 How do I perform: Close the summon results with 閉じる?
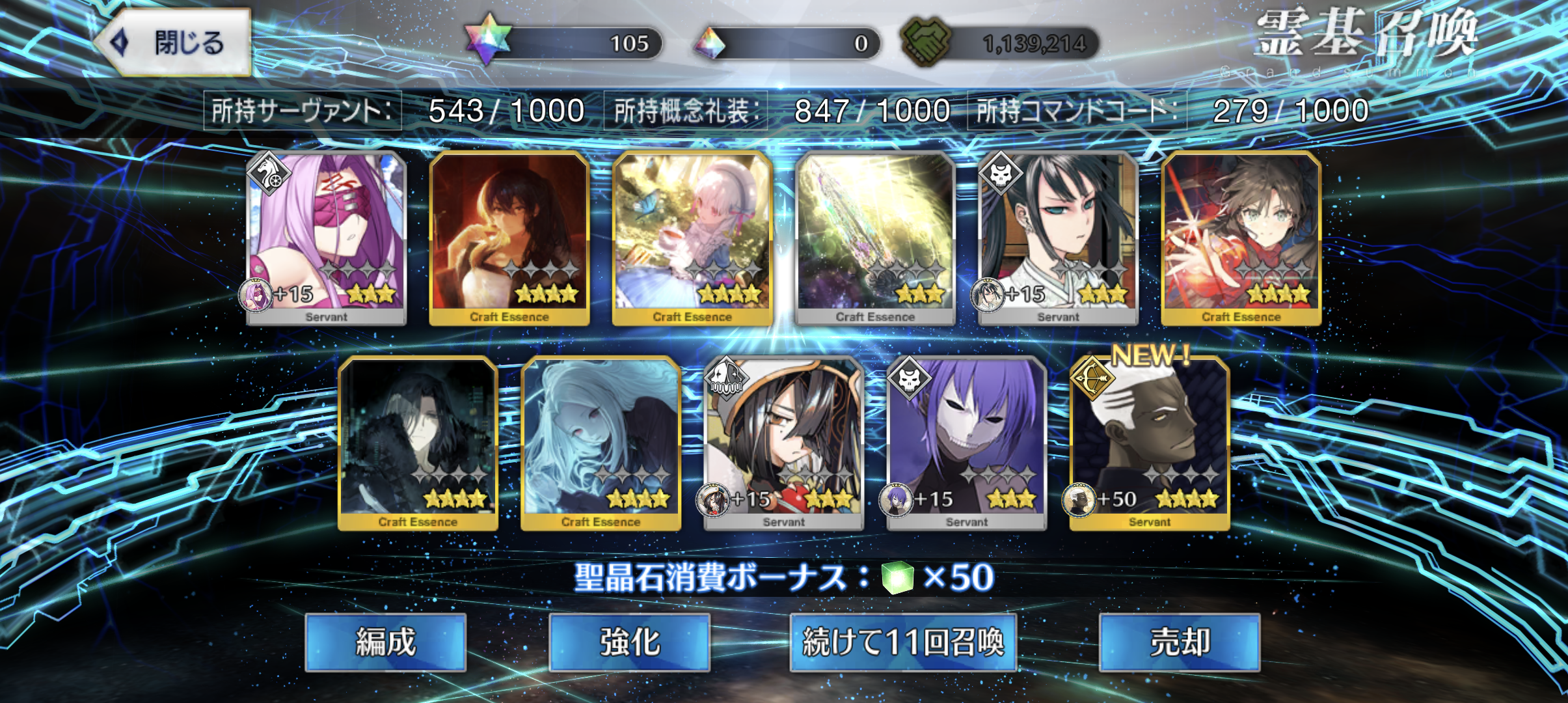pyautogui.click(x=174, y=43)
